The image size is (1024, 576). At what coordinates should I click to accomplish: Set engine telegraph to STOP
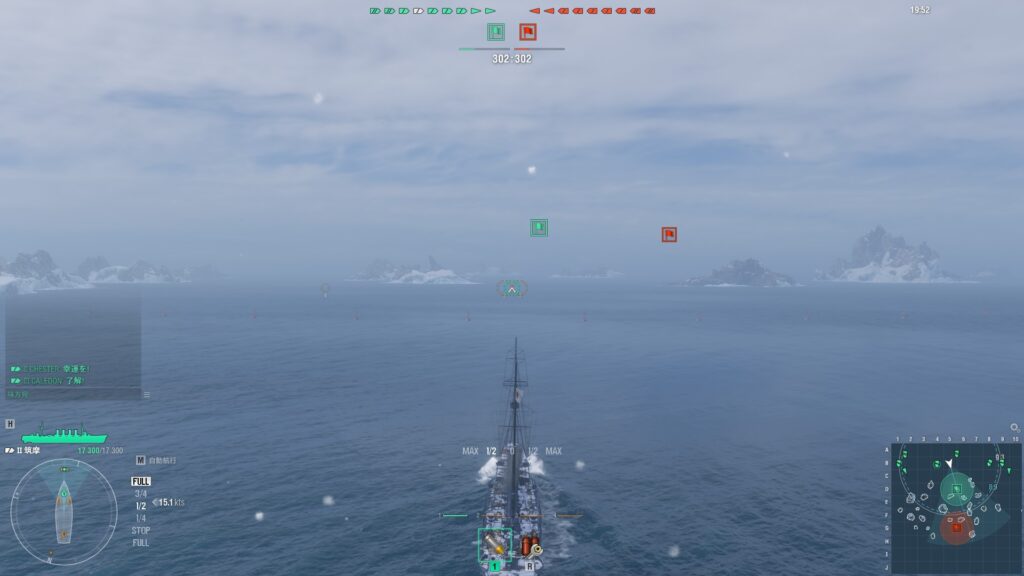140,530
